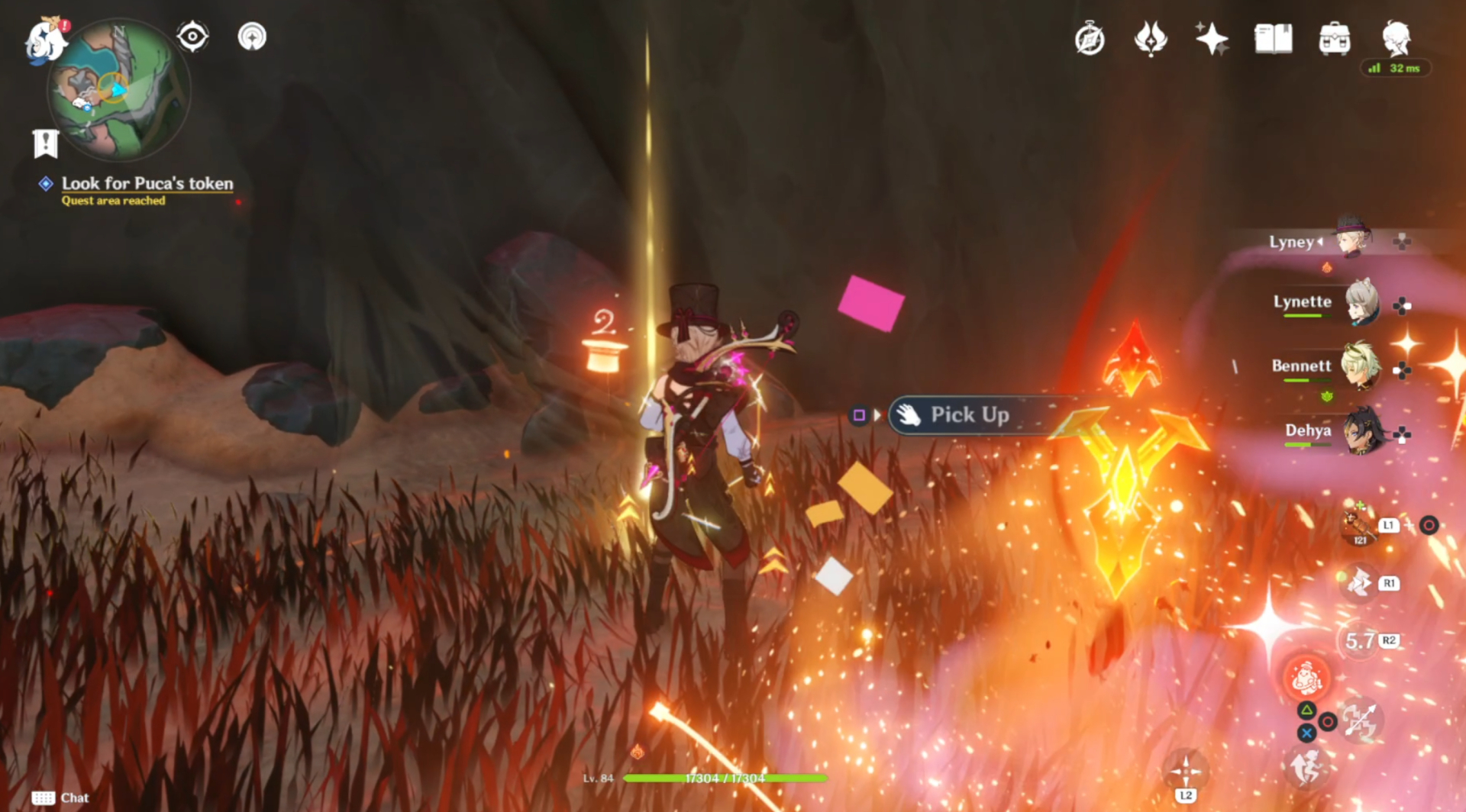Open the Wish star icon
This screenshot has width=1466, height=812.
[1212, 39]
